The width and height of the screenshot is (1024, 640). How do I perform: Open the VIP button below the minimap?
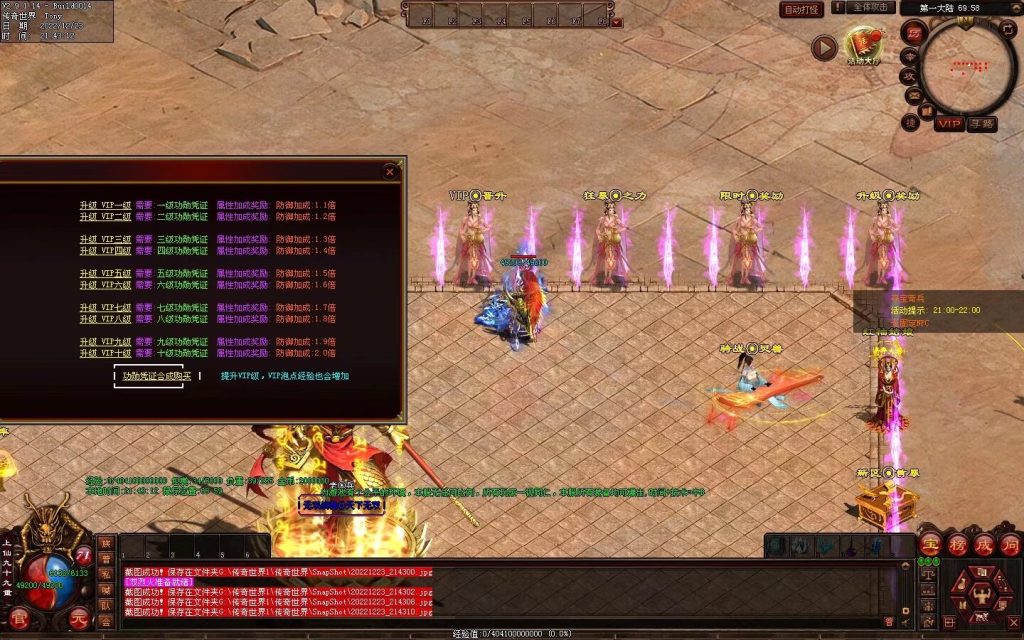pos(950,124)
